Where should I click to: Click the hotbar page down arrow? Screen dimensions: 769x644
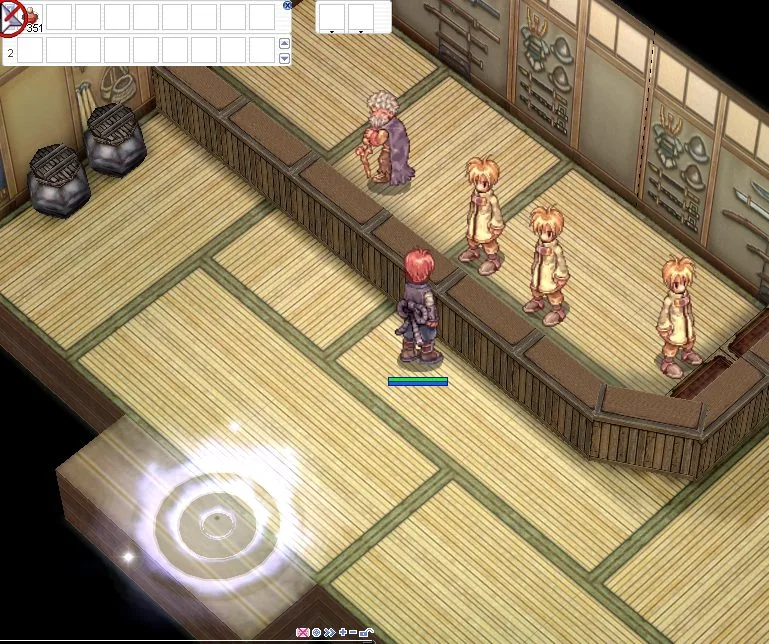click(285, 58)
